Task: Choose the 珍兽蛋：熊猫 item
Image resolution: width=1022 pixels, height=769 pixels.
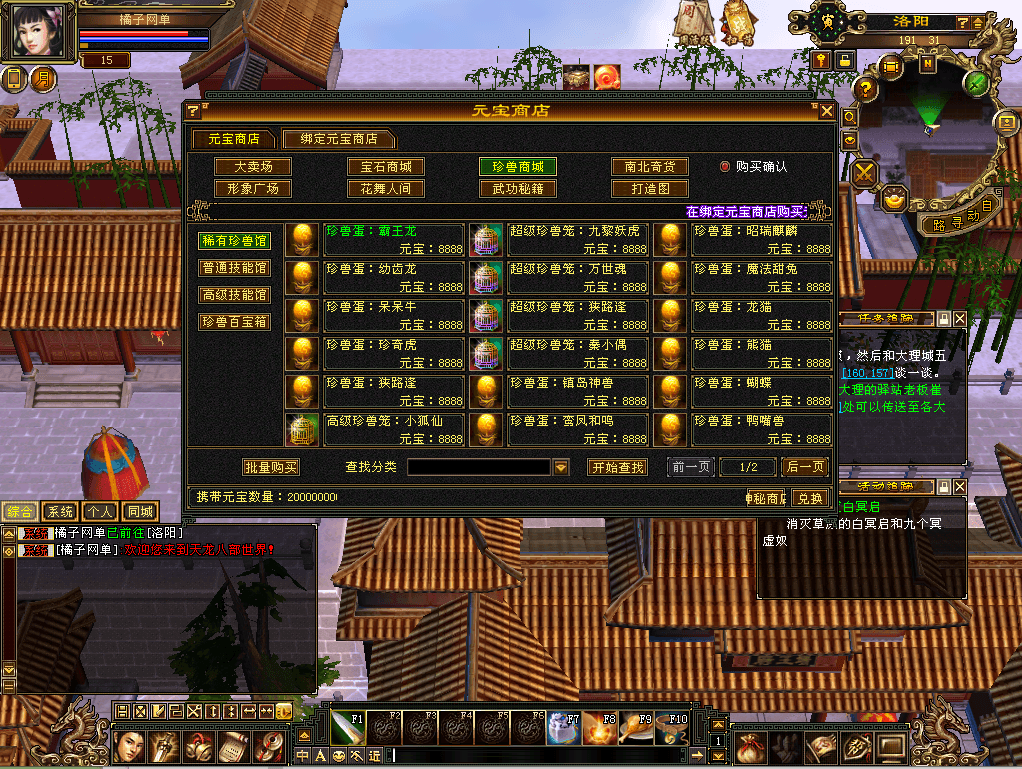Action: coord(762,354)
